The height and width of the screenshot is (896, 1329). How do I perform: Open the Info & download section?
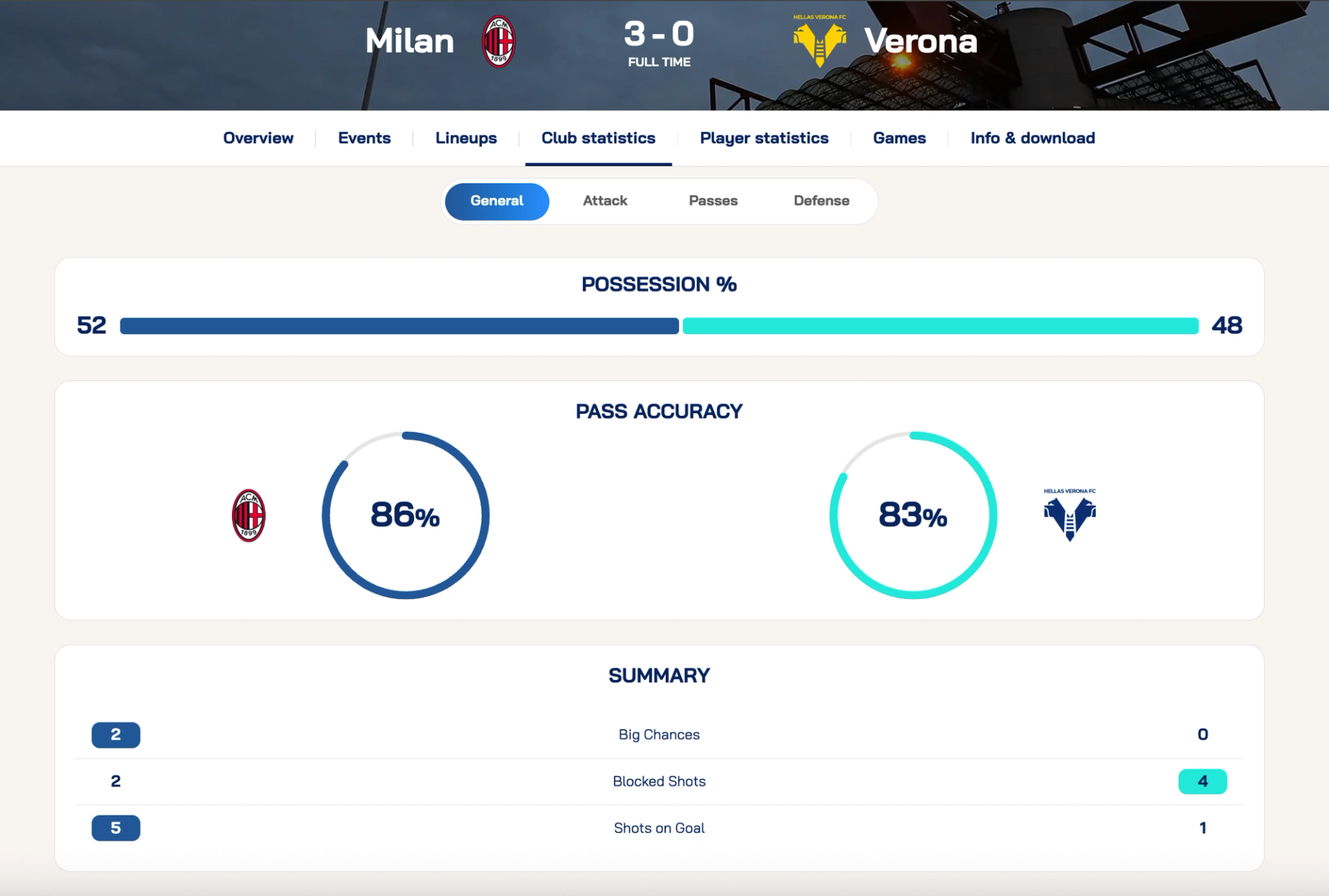1033,138
